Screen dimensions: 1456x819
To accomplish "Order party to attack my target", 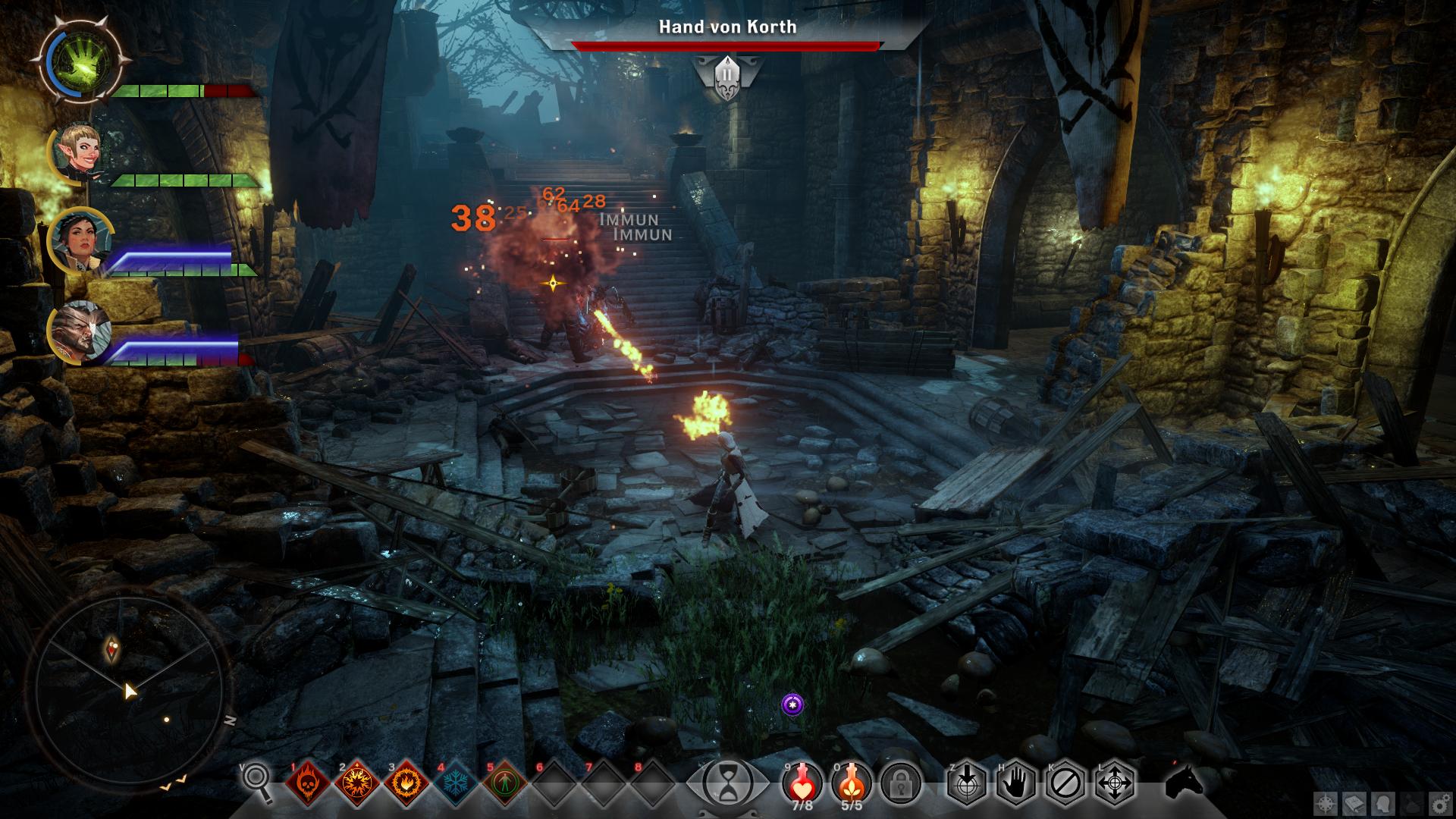I will (x=967, y=781).
